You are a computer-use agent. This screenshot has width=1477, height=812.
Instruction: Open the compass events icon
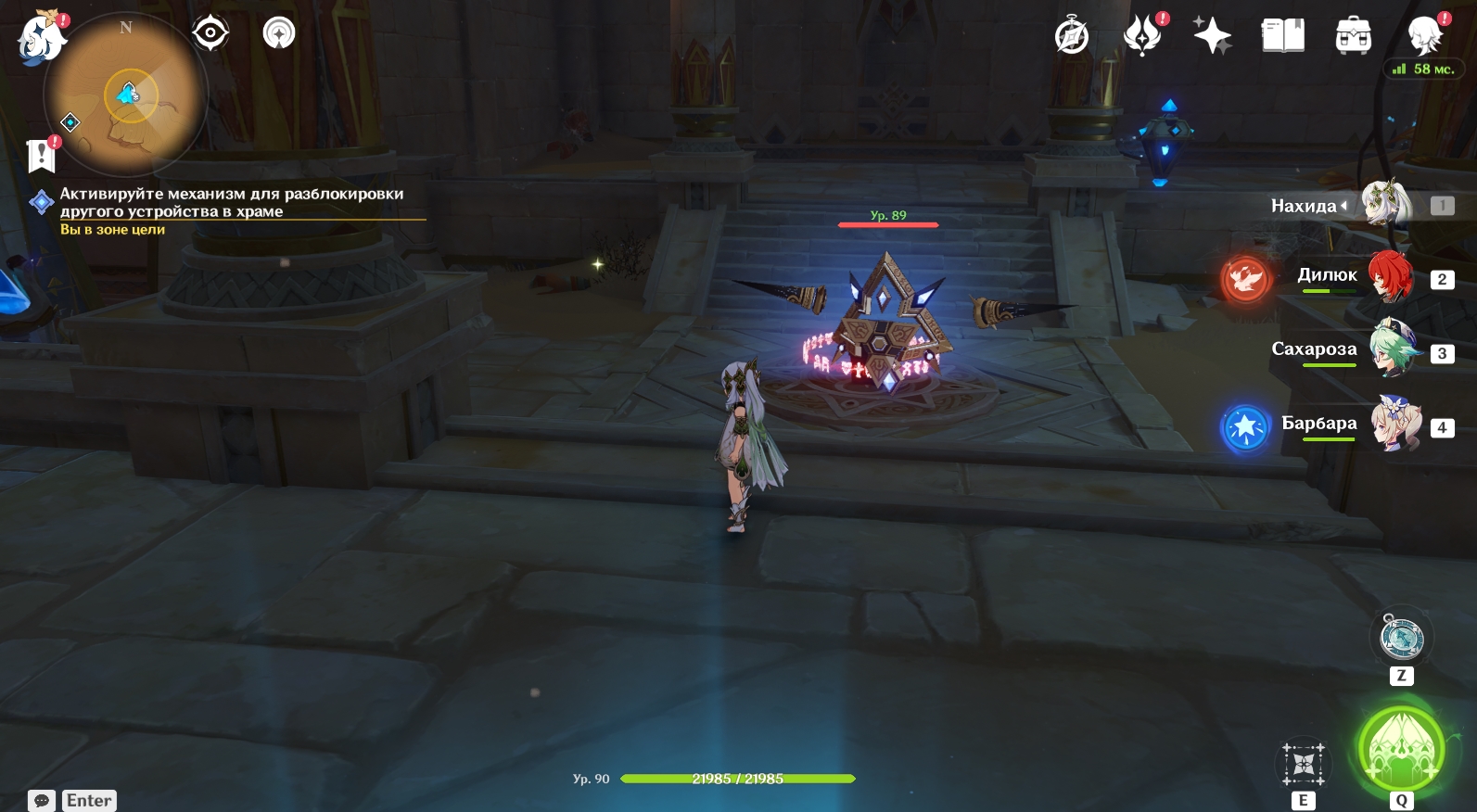pyautogui.click(x=1072, y=37)
